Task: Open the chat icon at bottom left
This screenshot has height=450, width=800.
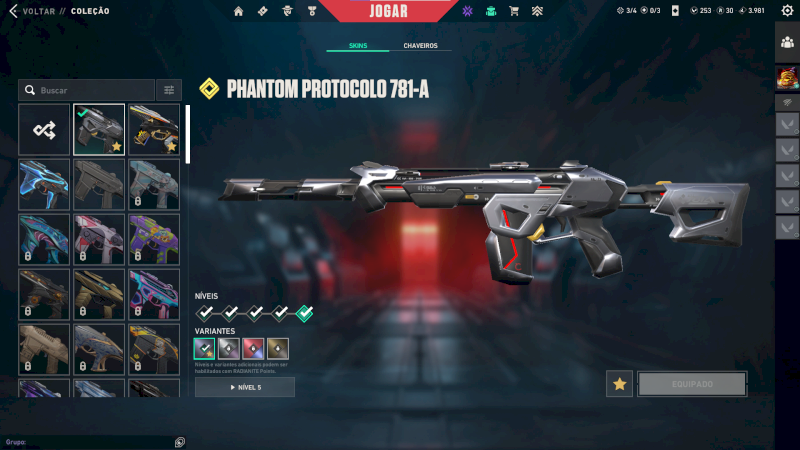Action: [x=179, y=442]
